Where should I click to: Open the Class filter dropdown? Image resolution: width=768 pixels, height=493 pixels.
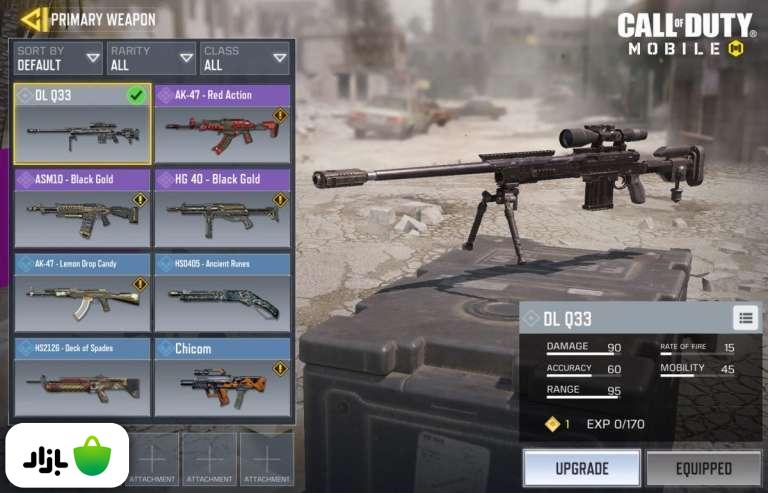pos(243,59)
